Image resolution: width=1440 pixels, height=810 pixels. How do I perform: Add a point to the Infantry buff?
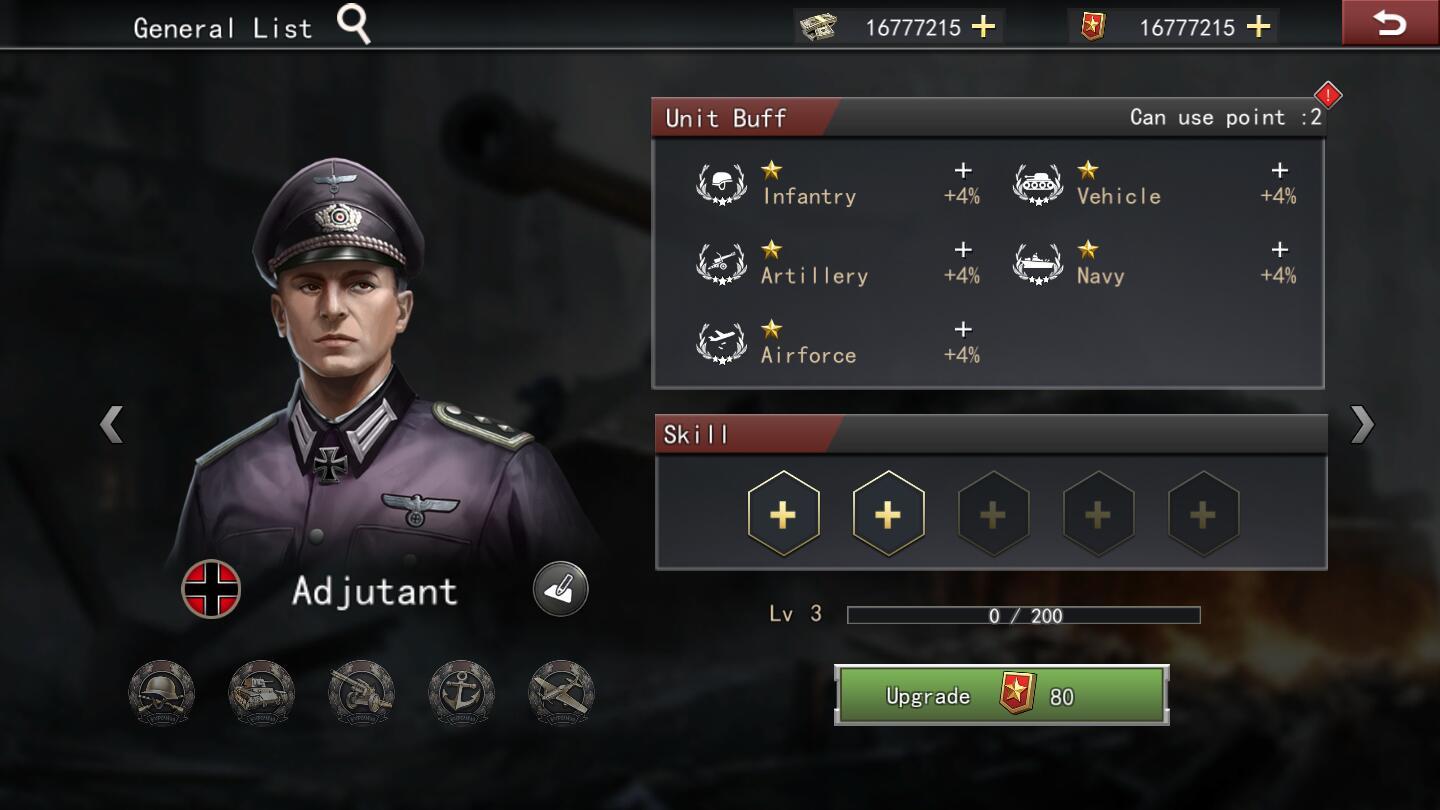[x=962, y=171]
